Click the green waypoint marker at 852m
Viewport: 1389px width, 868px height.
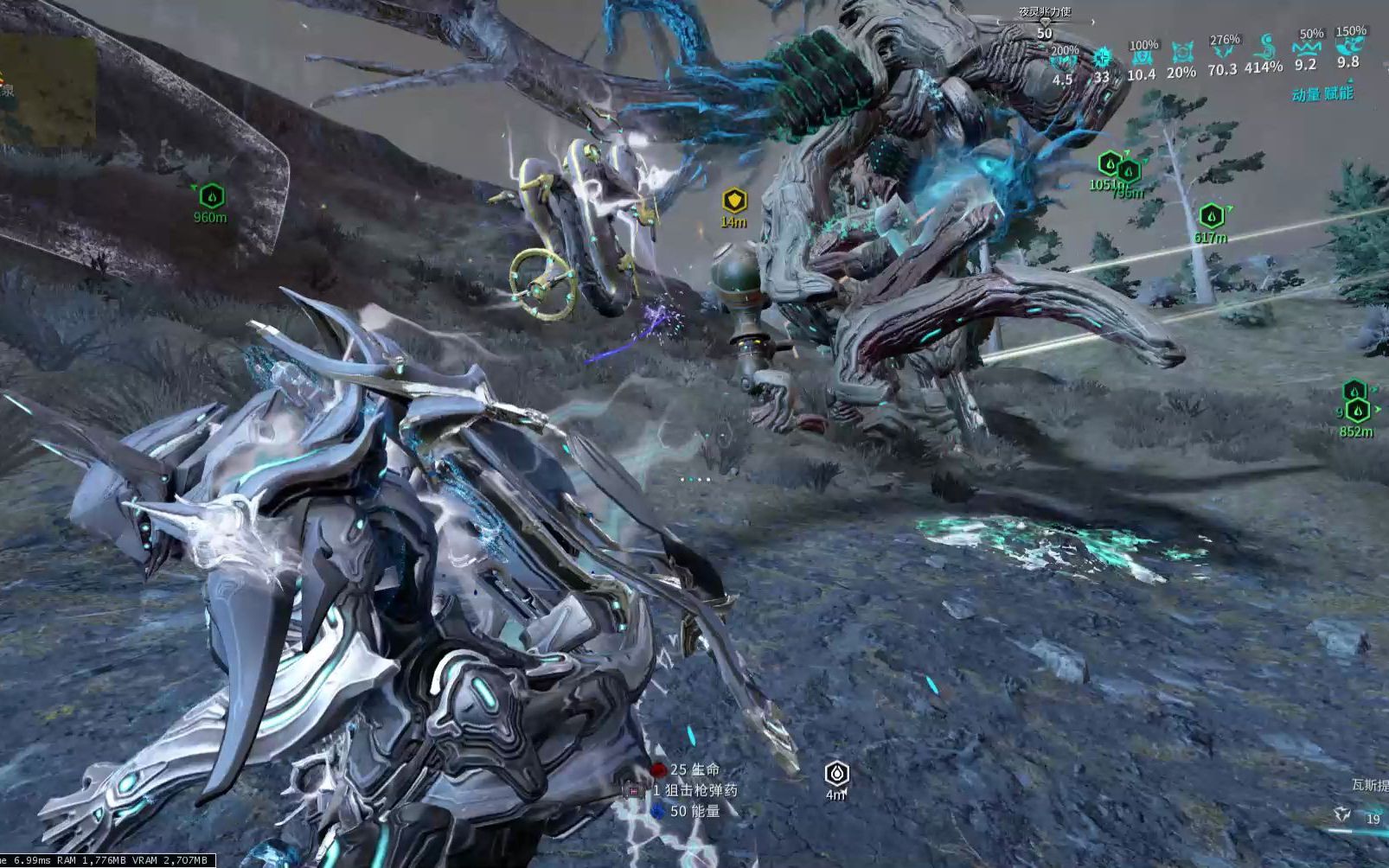1357,410
